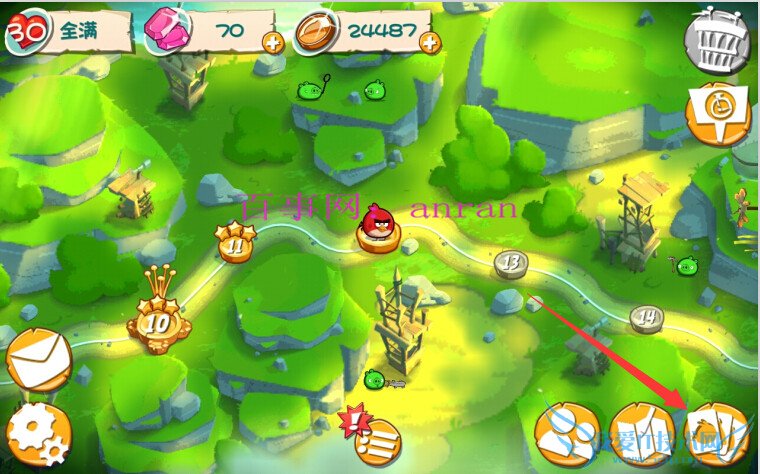Open the envelope mailbox button

click(x=37, y=360)
